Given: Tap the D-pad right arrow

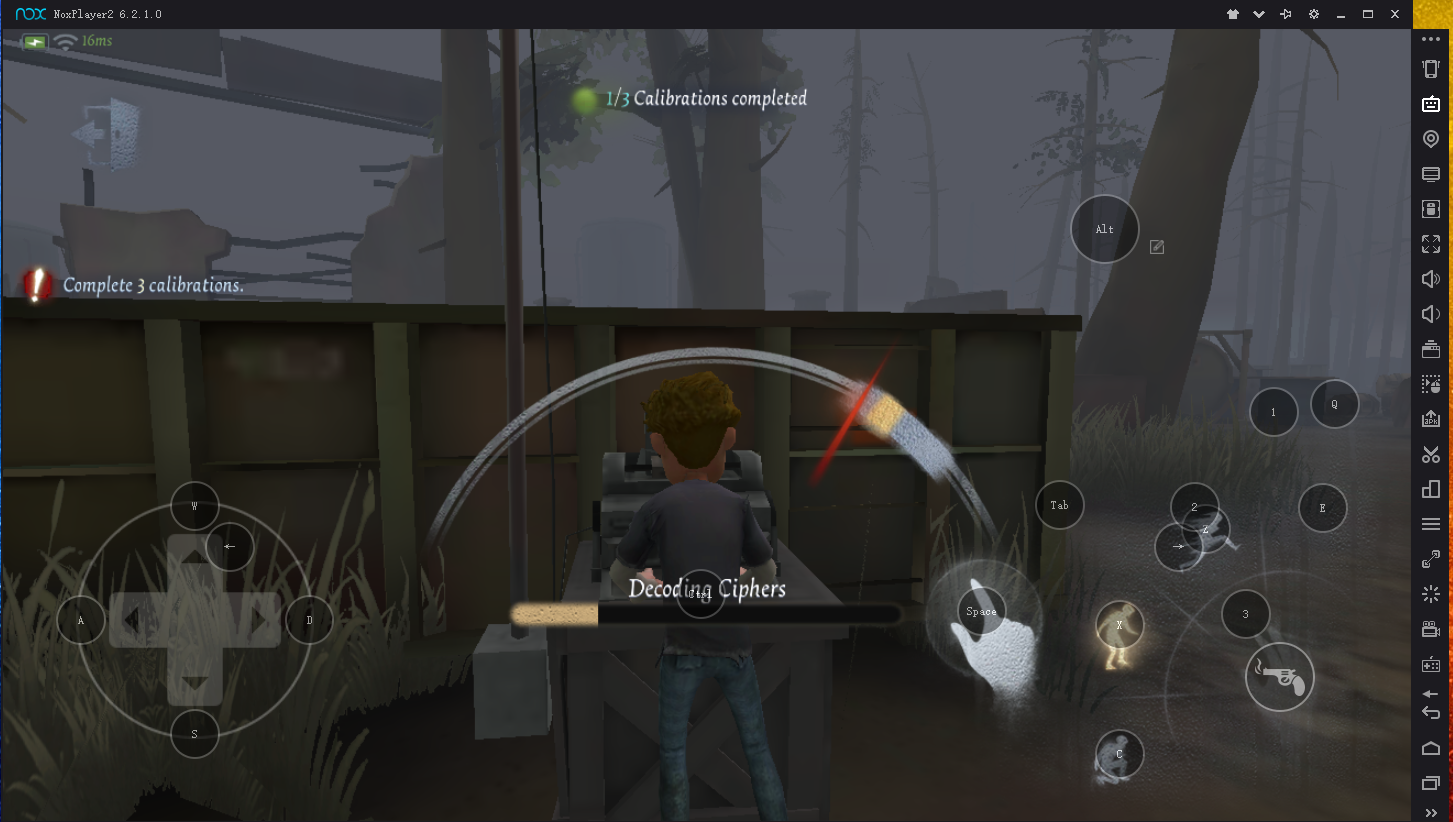Looking at the screenshot, I should (x=260, y=620).
